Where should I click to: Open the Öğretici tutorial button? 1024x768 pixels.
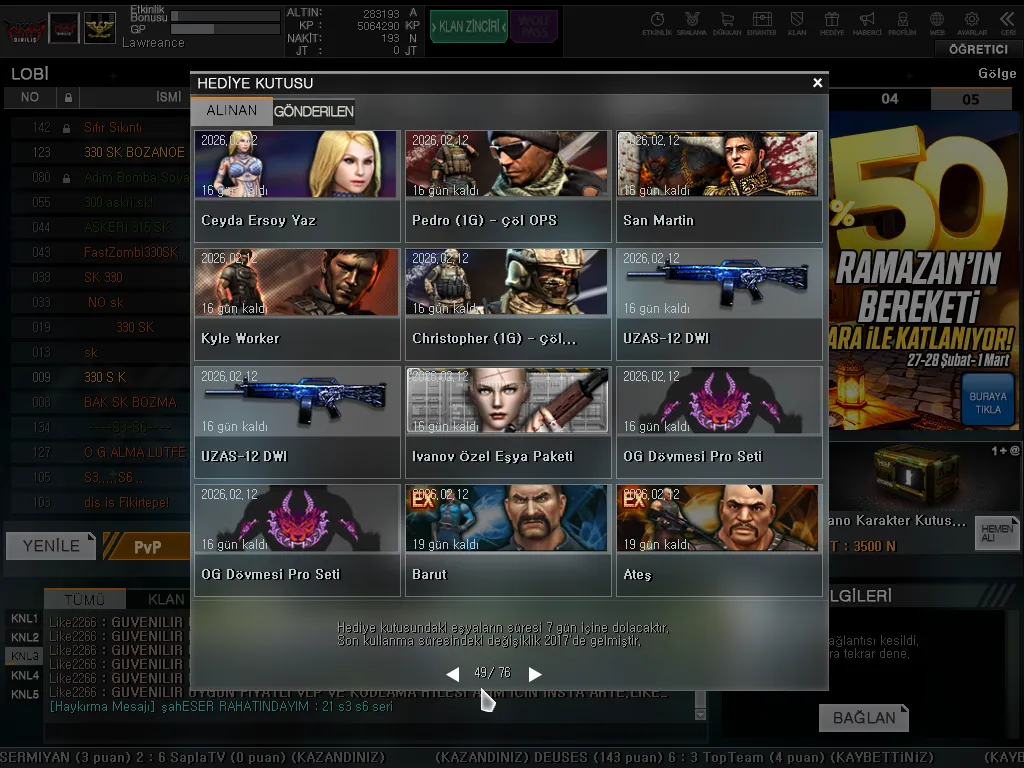977,49
